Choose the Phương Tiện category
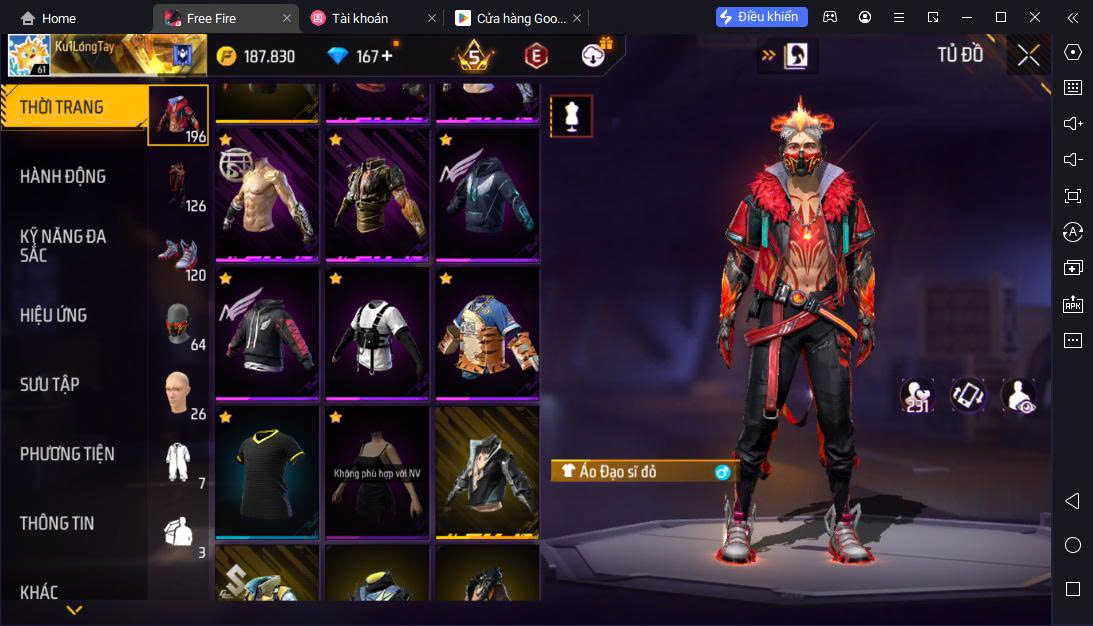 [x=67, y=454]
